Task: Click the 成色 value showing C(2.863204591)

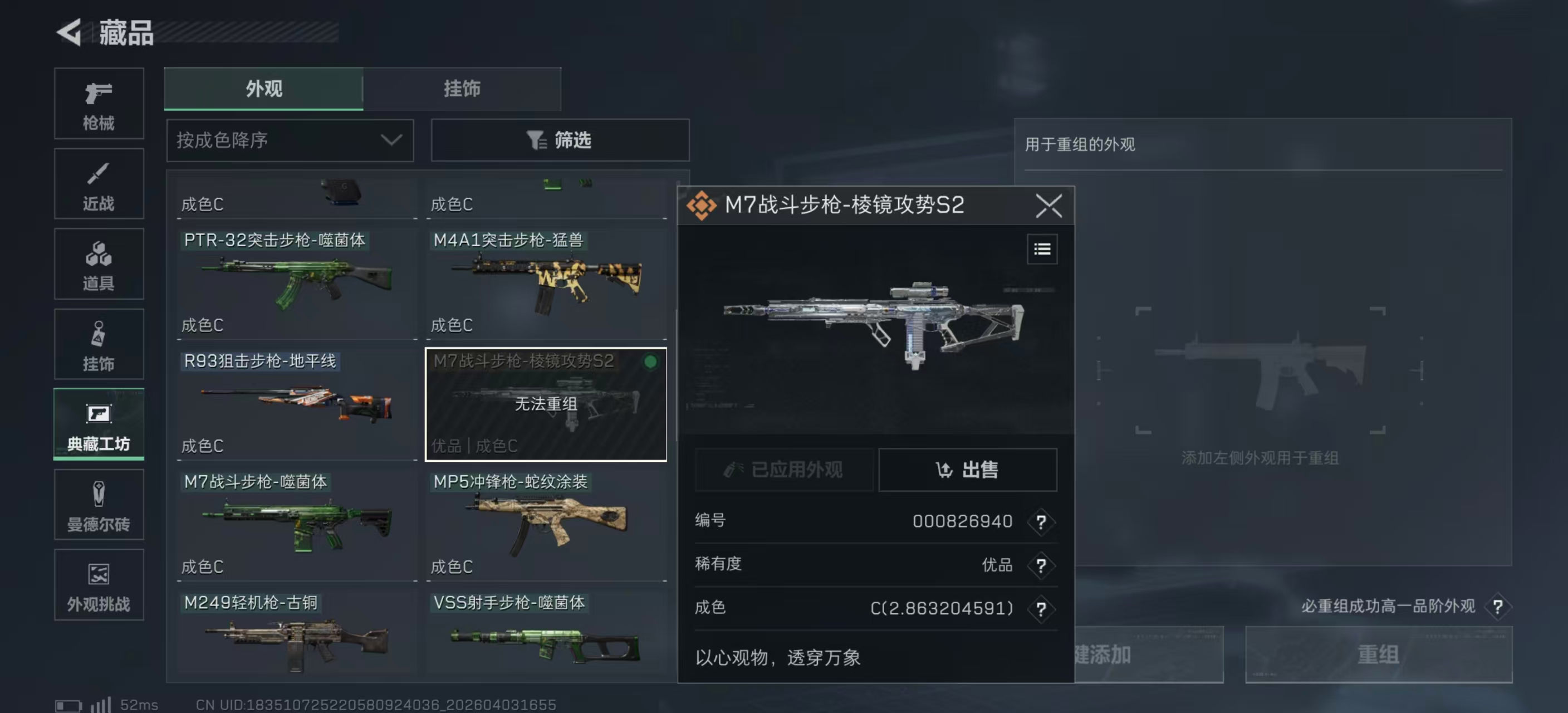Action: point(940,608)
